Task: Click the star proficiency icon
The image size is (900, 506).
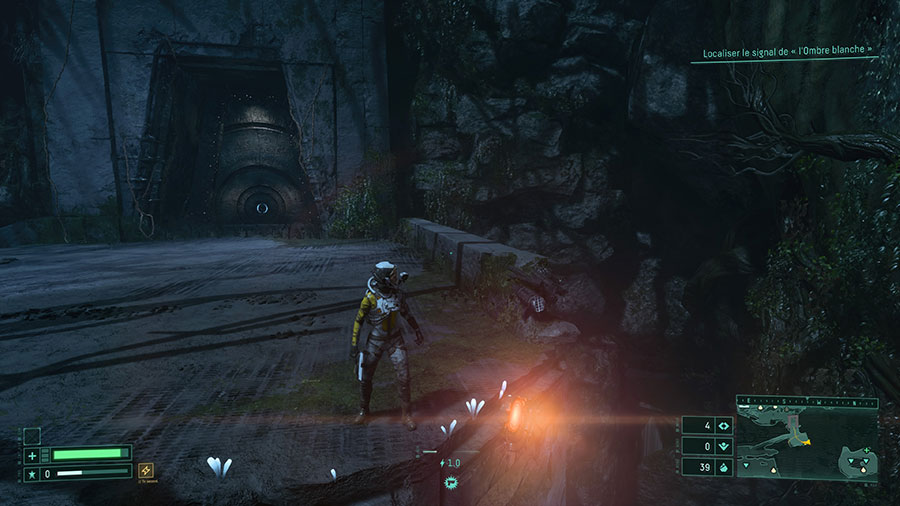Action: [x=32, y=472]
